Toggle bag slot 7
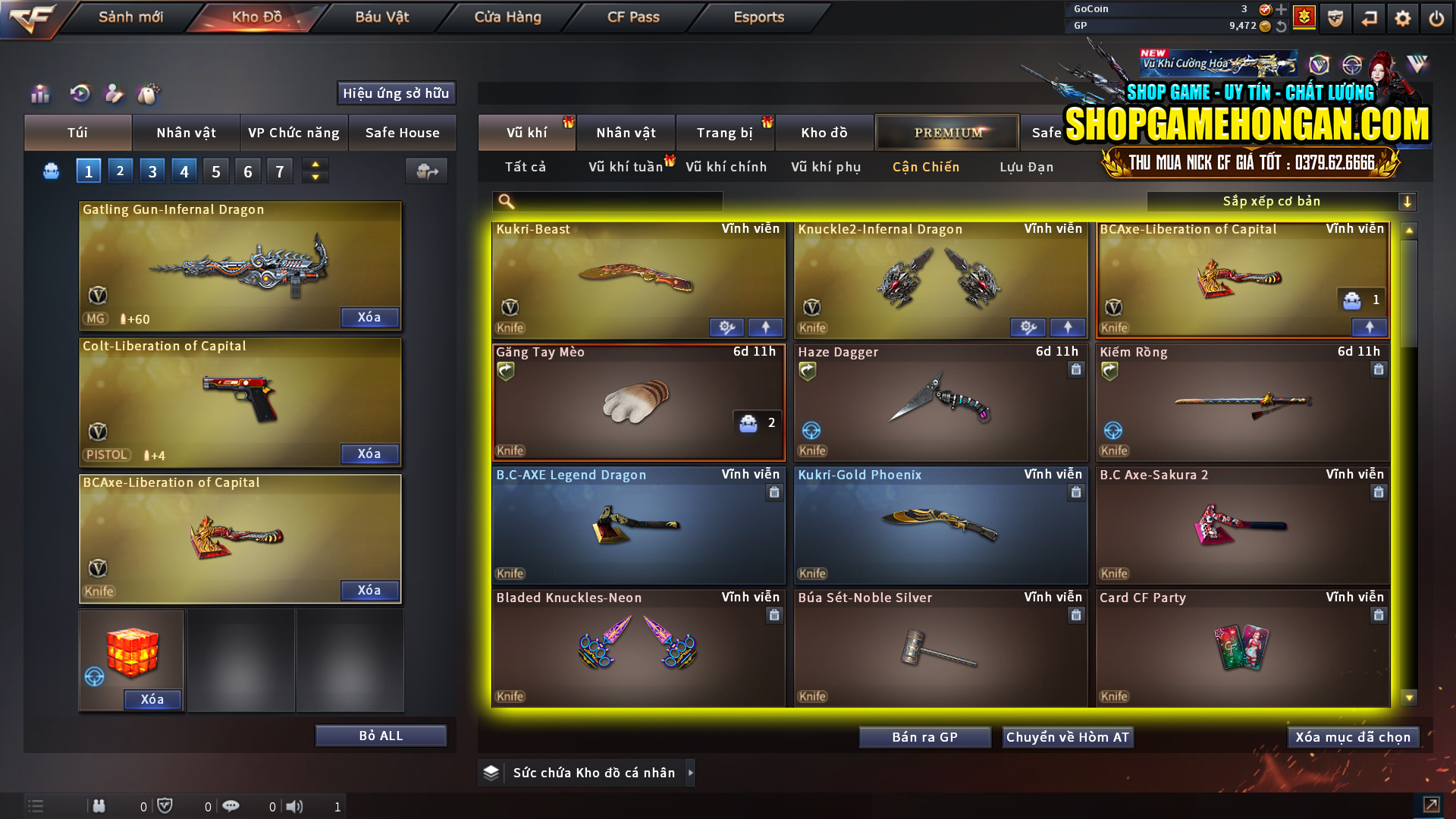Image resolution: width=1456 pixels, height=819 pixels. click(279, 171)
